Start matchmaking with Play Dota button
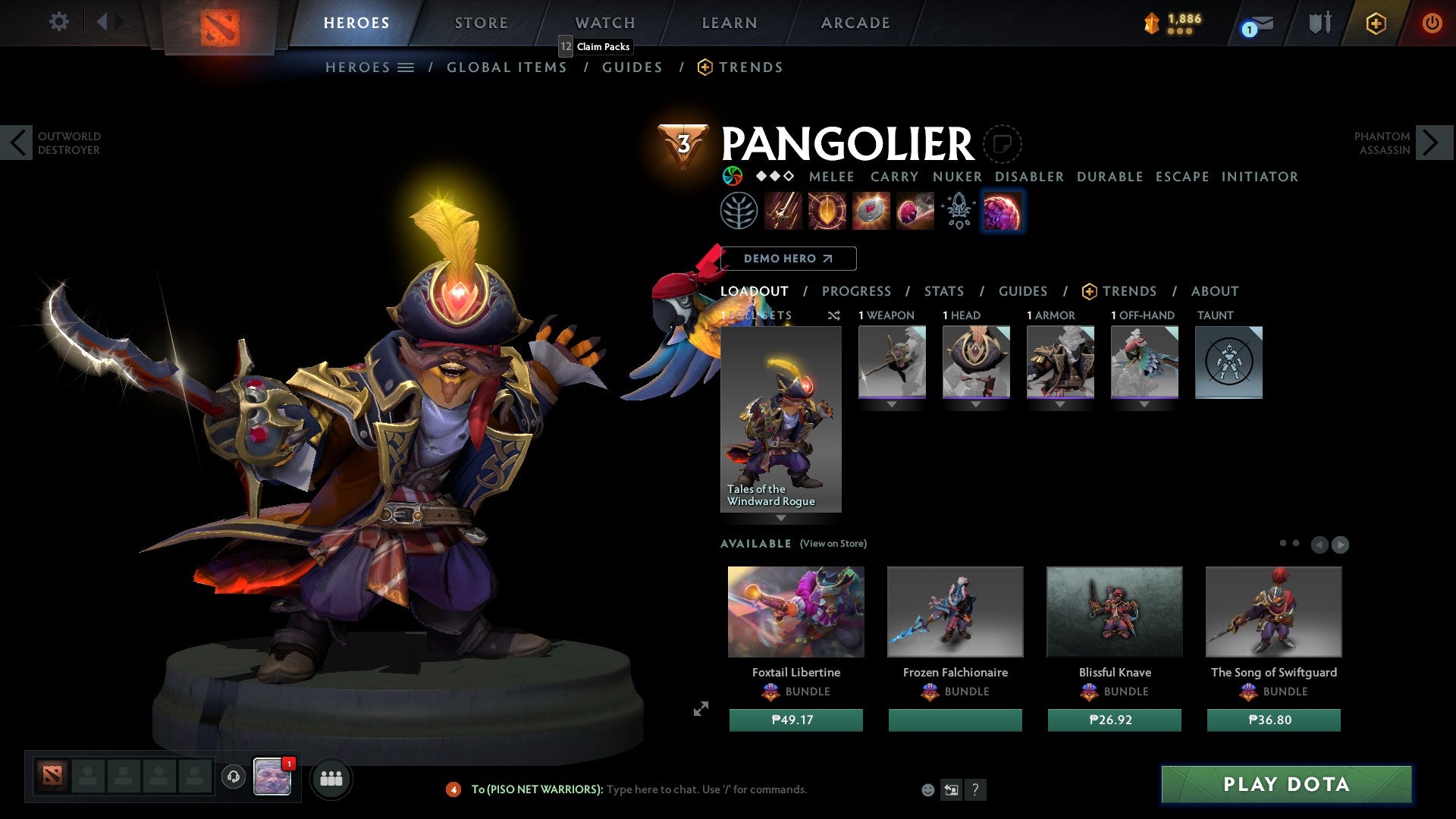This screenshot has height=819, width=1456. pyautogui.click(x=1286, y=784)
